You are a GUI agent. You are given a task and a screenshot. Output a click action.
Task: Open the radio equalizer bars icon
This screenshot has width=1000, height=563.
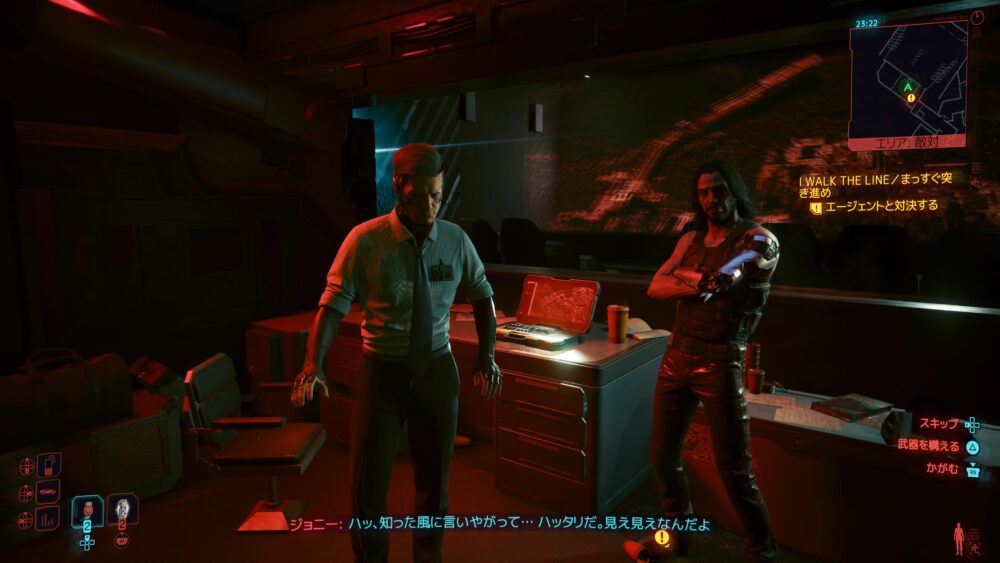pos(48,518)
